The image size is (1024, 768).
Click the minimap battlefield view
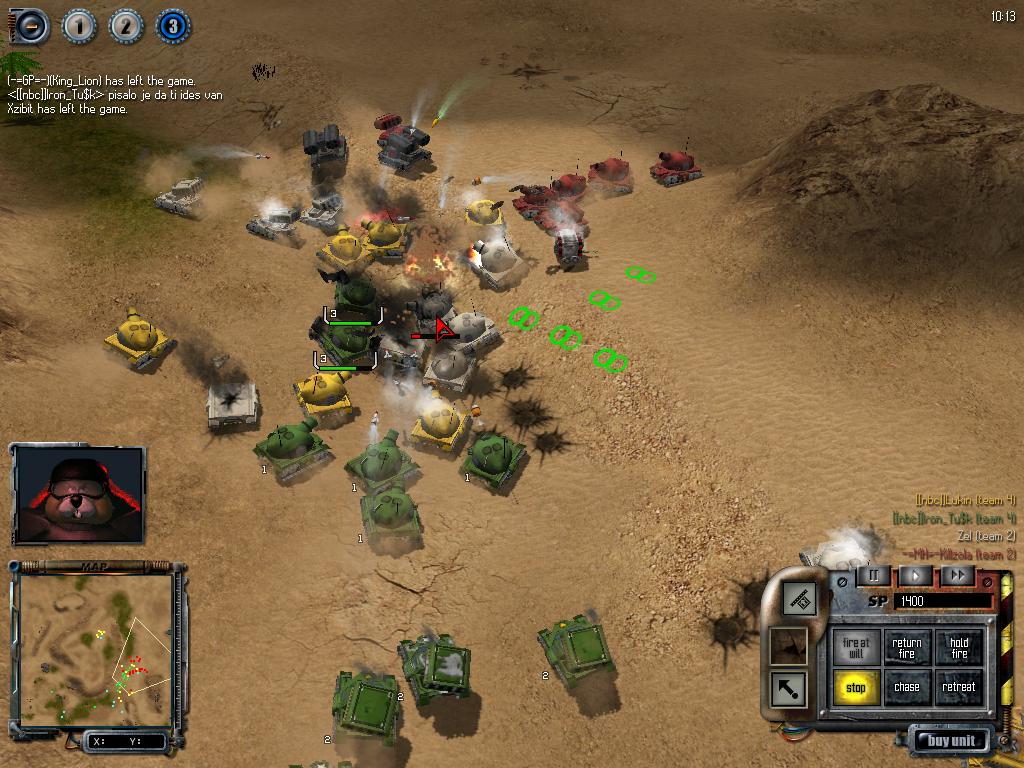point(95,648)
